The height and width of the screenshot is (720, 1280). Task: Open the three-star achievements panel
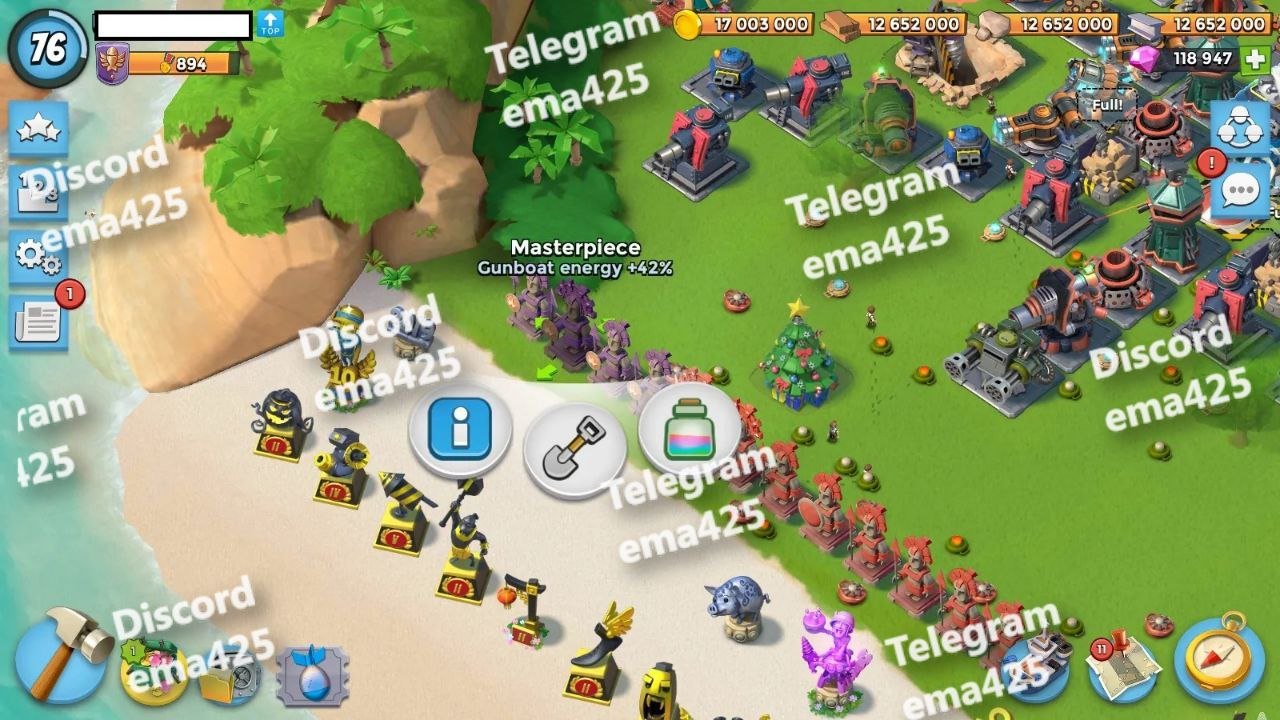pyautogui.click(x=39, y=129)
